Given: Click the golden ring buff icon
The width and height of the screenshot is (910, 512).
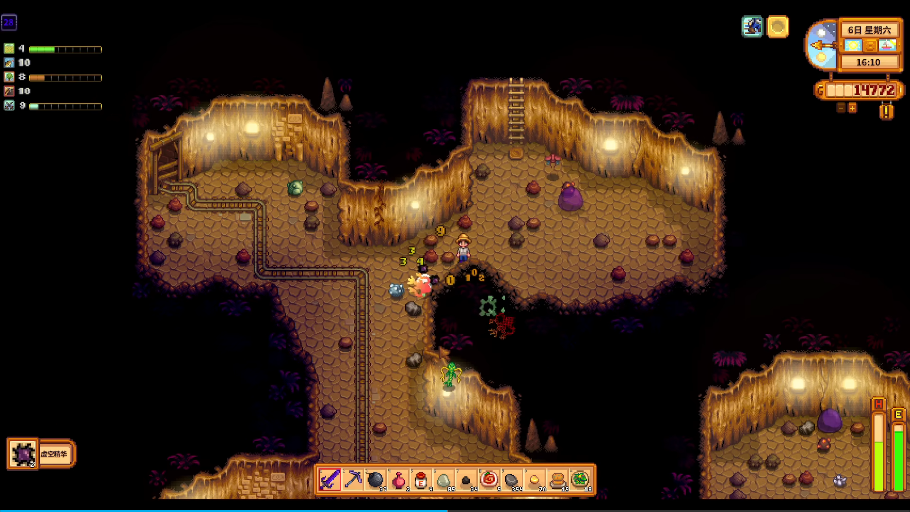Looking at the screenshot, I should point(778,27).
